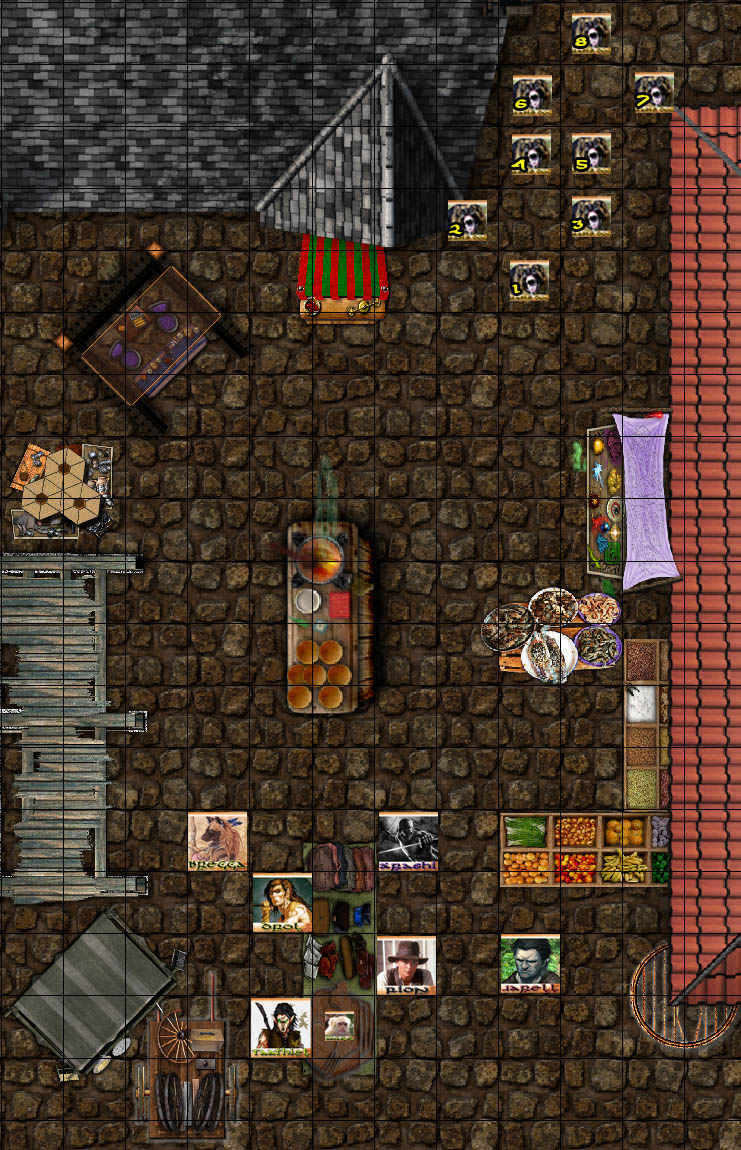Select dog token number 2
The width and height of the screenshot is (741, 1150).
click(467, 220)
